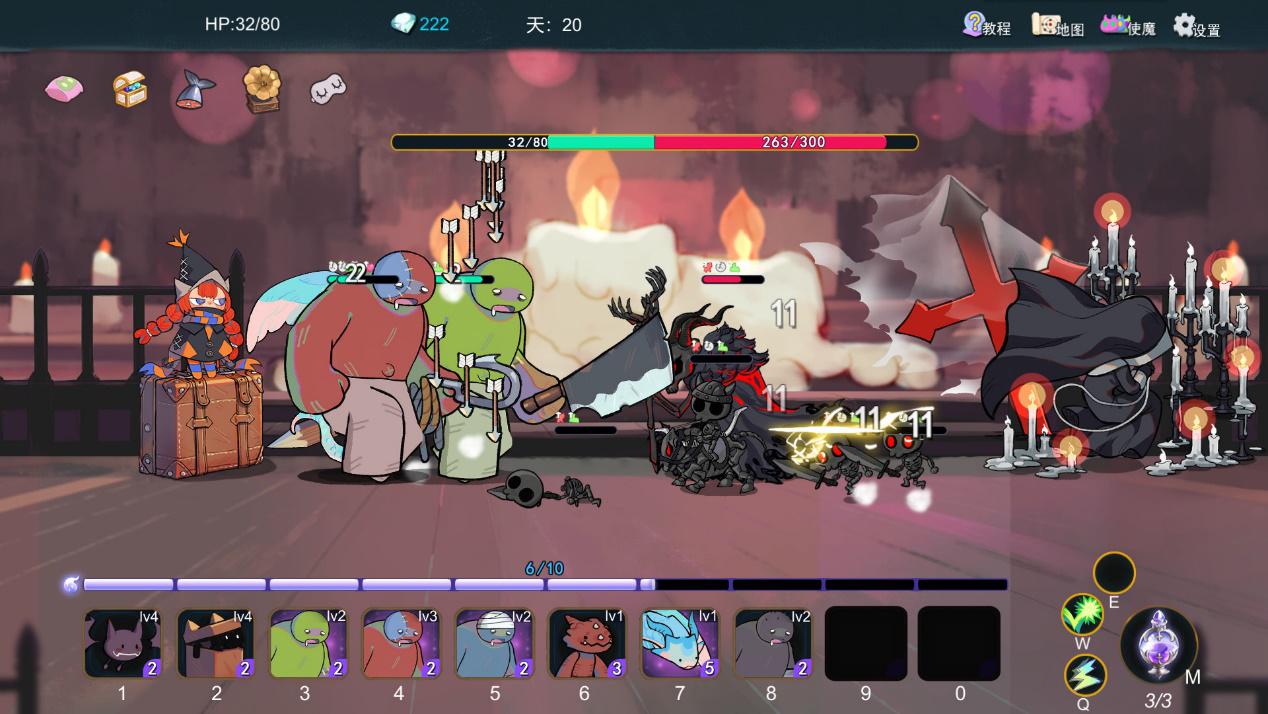Open the 设置 settings menu
The image size is (1268, 714).
1196,26
